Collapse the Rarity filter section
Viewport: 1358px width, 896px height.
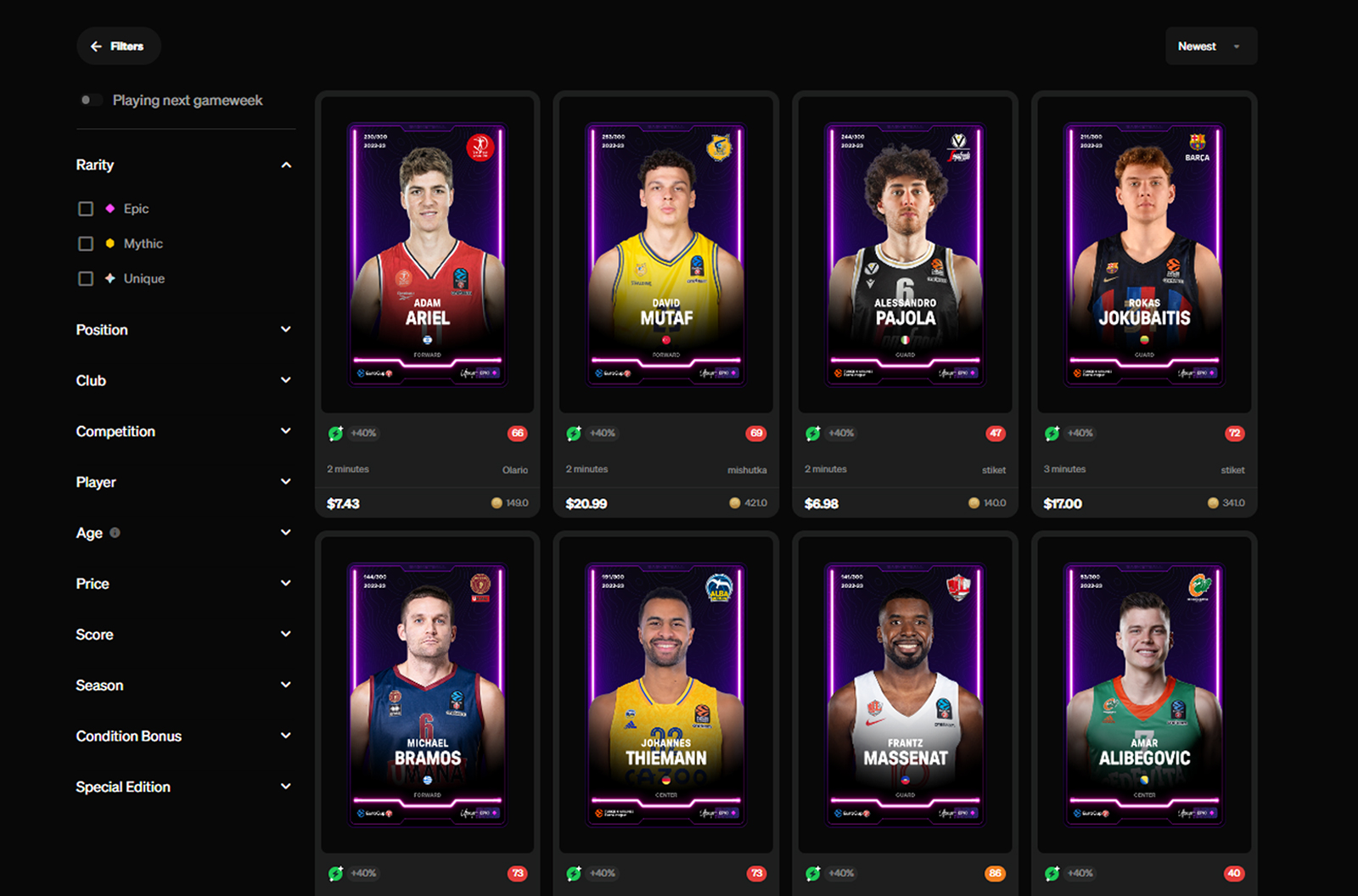tap(286, 165)
